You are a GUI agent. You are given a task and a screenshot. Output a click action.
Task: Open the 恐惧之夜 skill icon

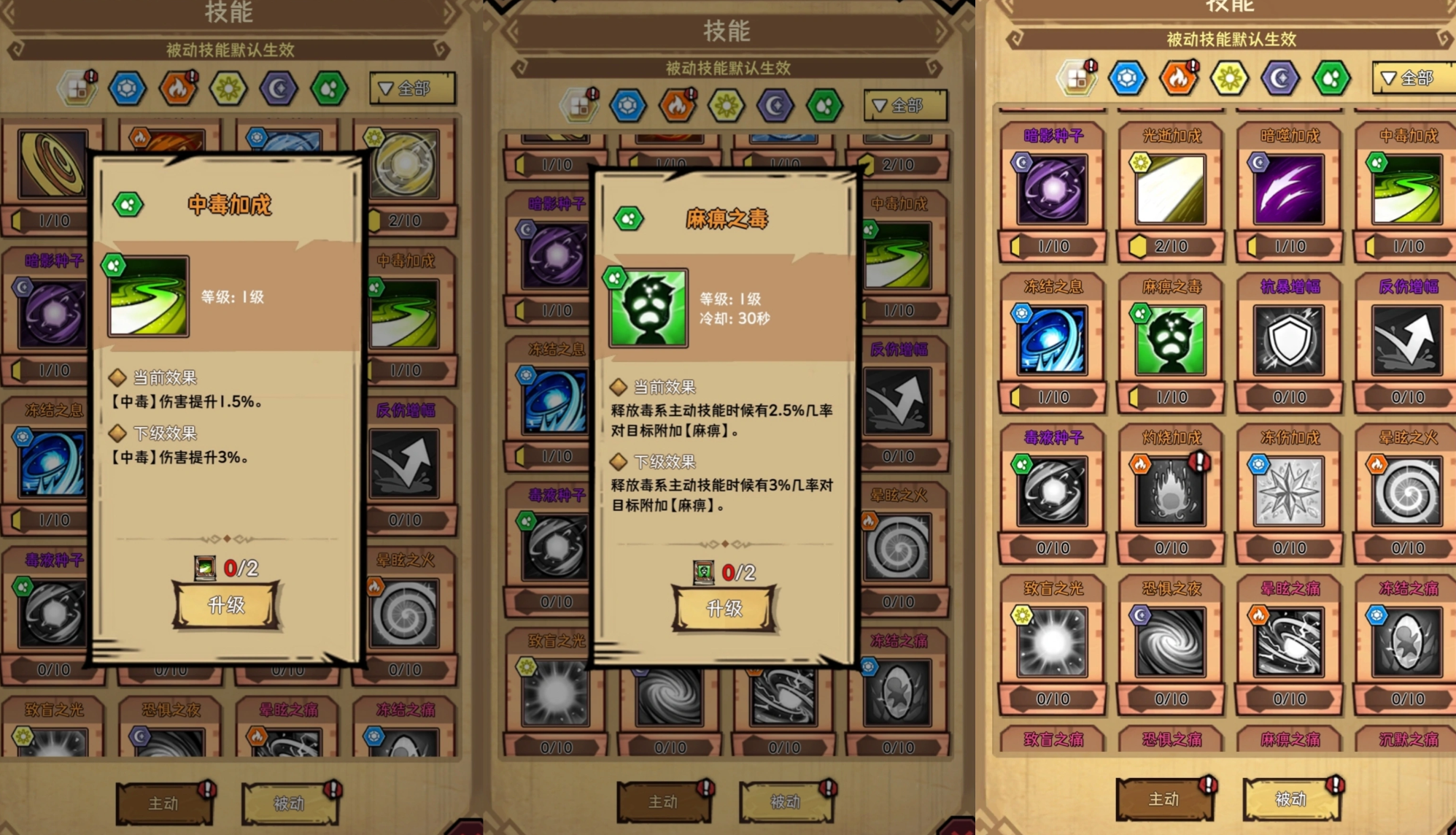click(x=1170, y=641)
